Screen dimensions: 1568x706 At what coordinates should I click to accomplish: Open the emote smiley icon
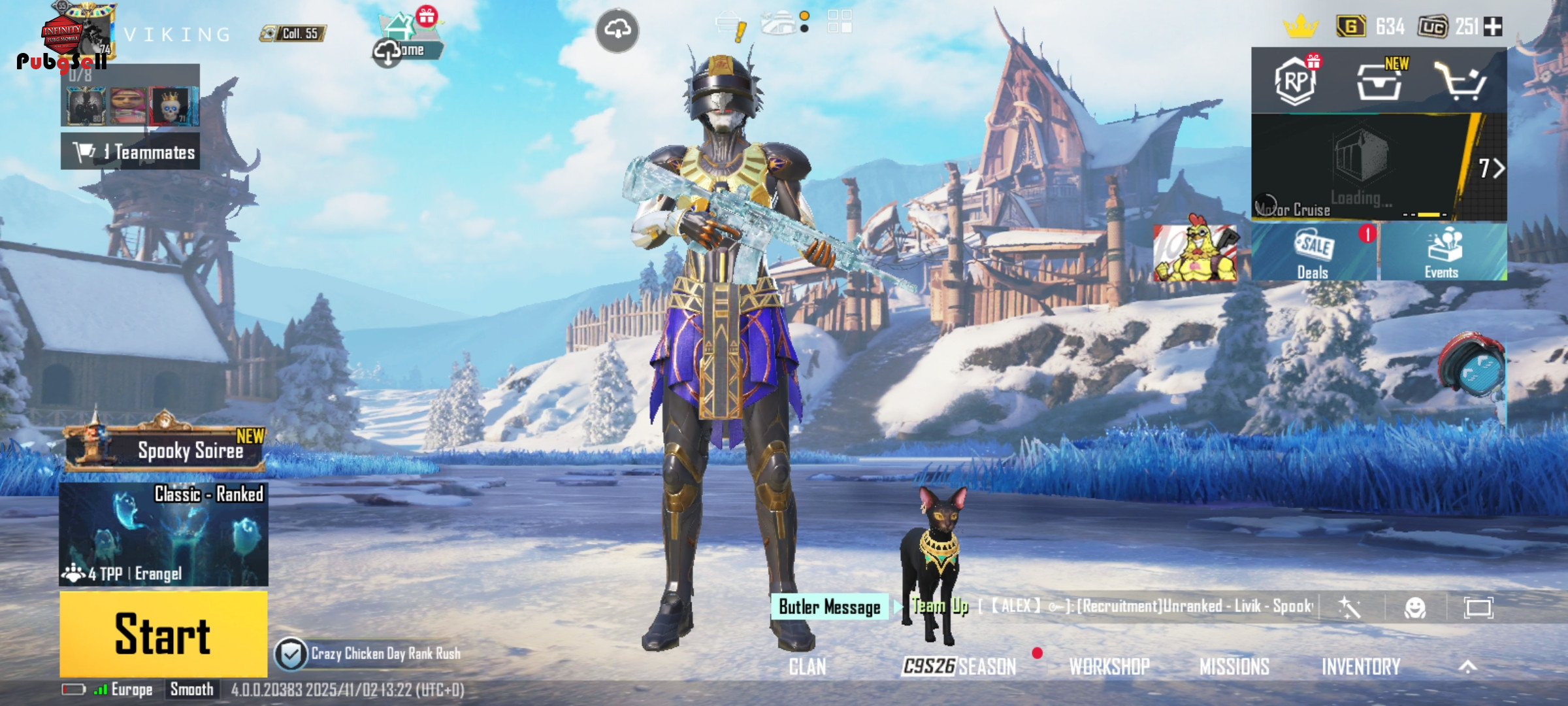click(x=1414, y=608)
